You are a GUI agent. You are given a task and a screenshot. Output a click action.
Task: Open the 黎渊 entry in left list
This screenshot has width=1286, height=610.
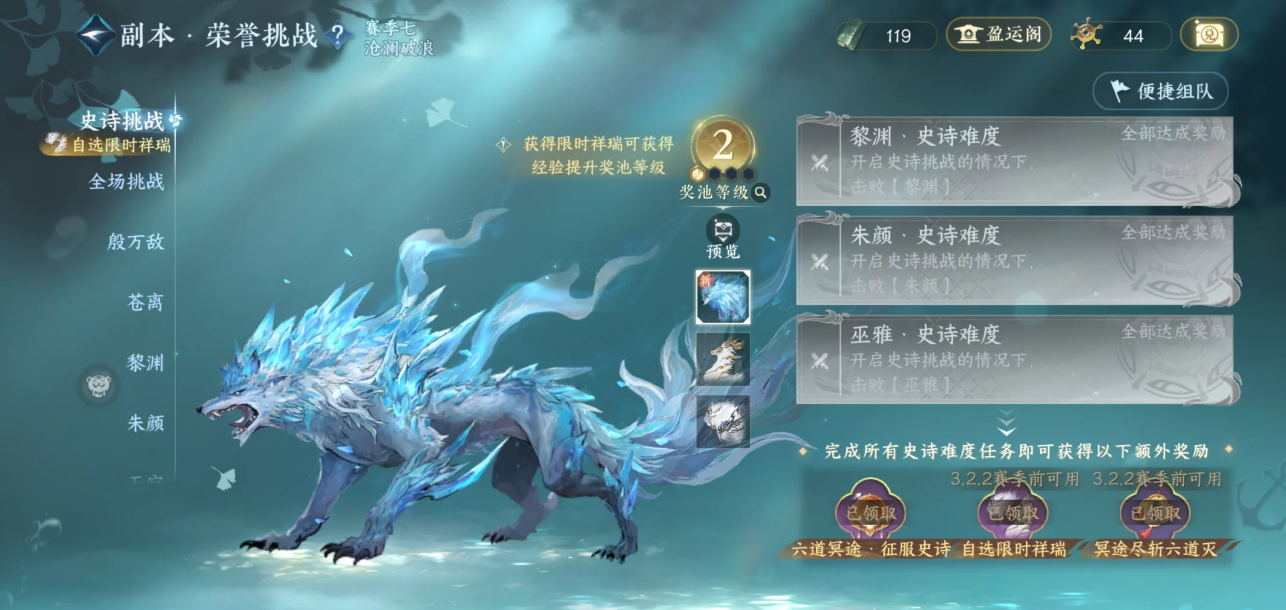click(145, 362)
